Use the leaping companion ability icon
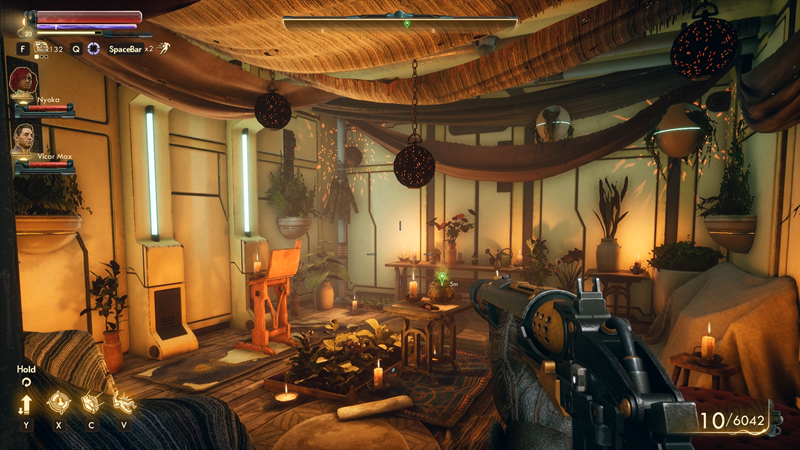This screenshot has width=800, height=450. coord(123,403)
